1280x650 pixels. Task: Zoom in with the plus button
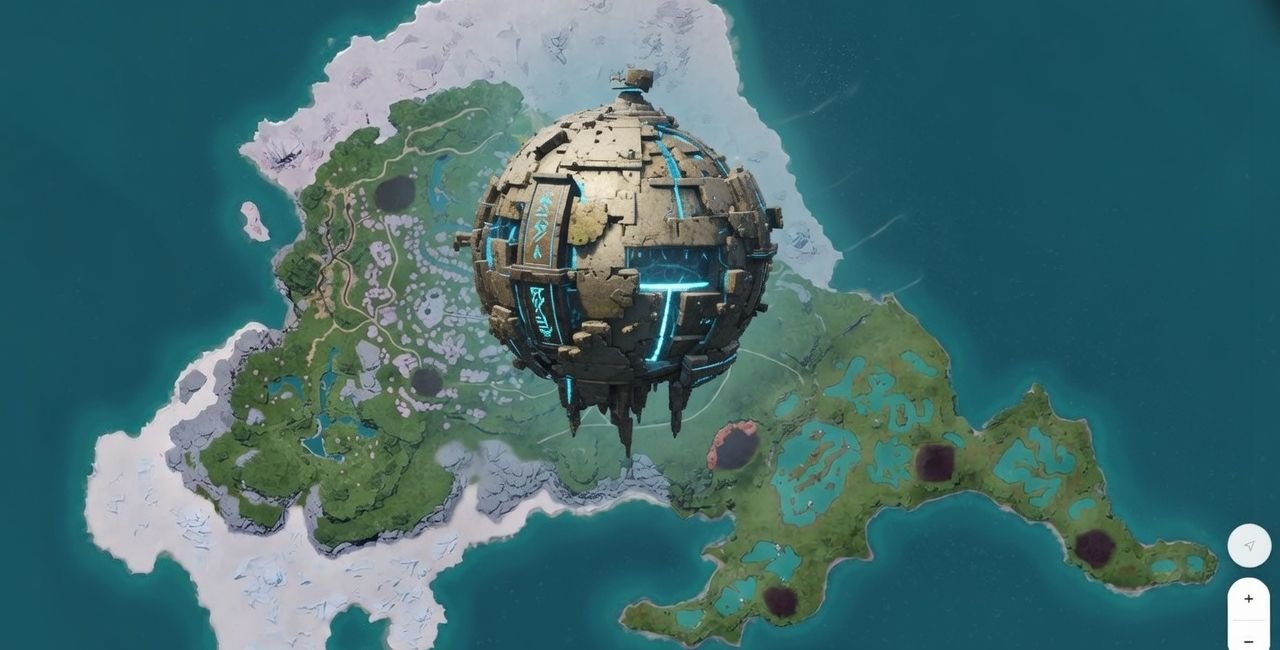(x=1249, y=599)
